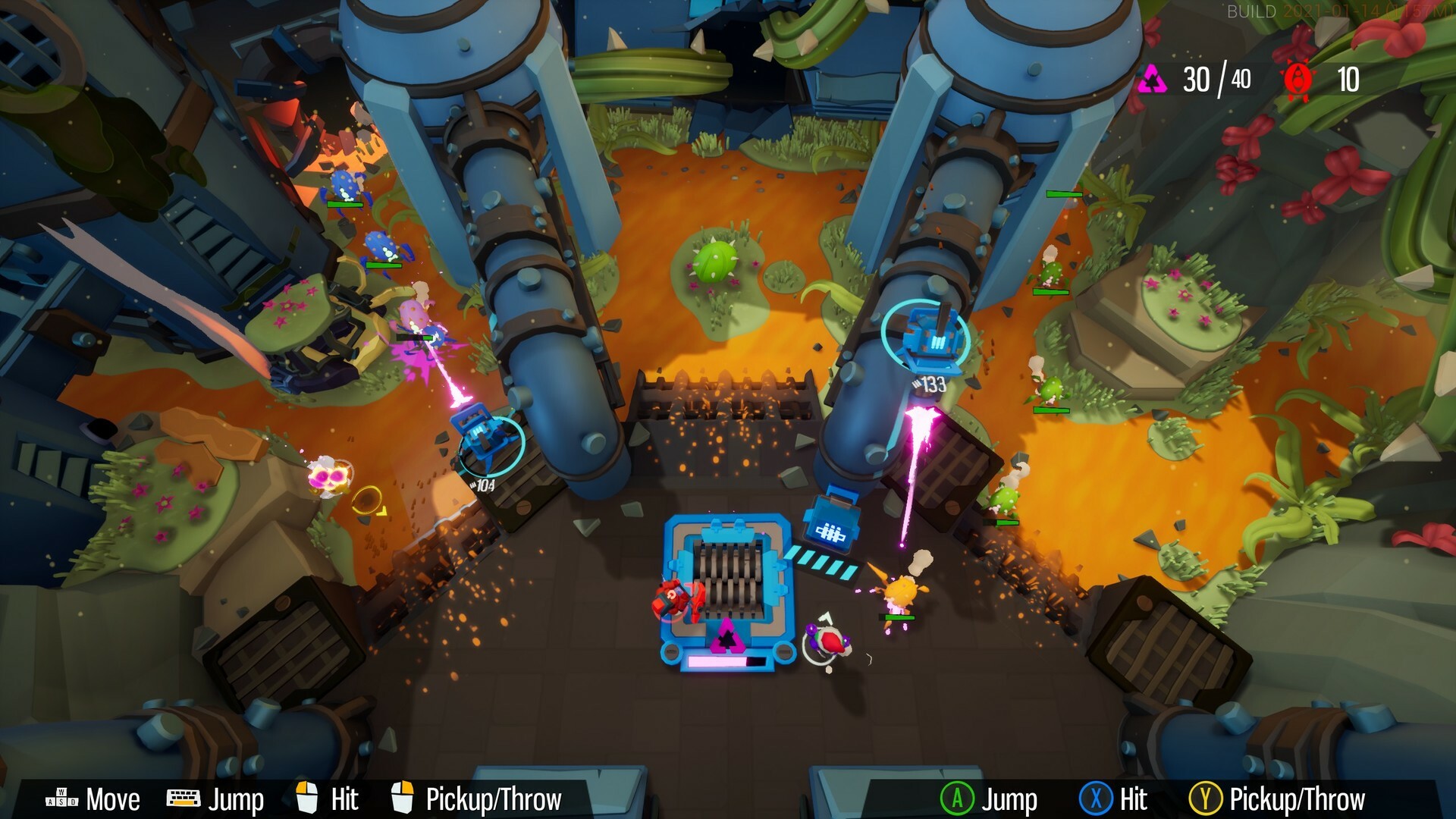
Task: Click the green A Jump controller icon
Action: (x=959, y=798)
